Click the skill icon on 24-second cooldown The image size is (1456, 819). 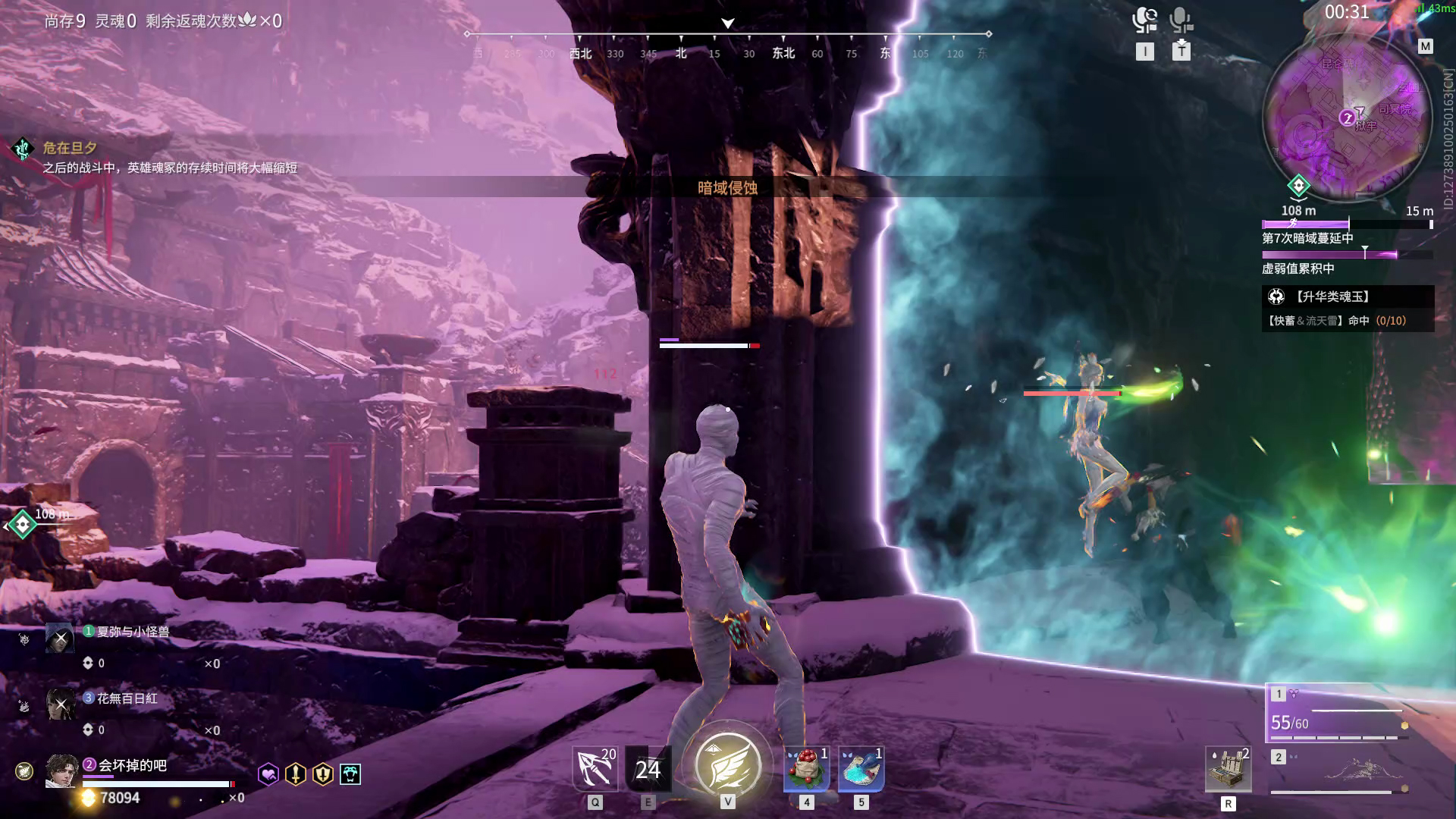648,769
